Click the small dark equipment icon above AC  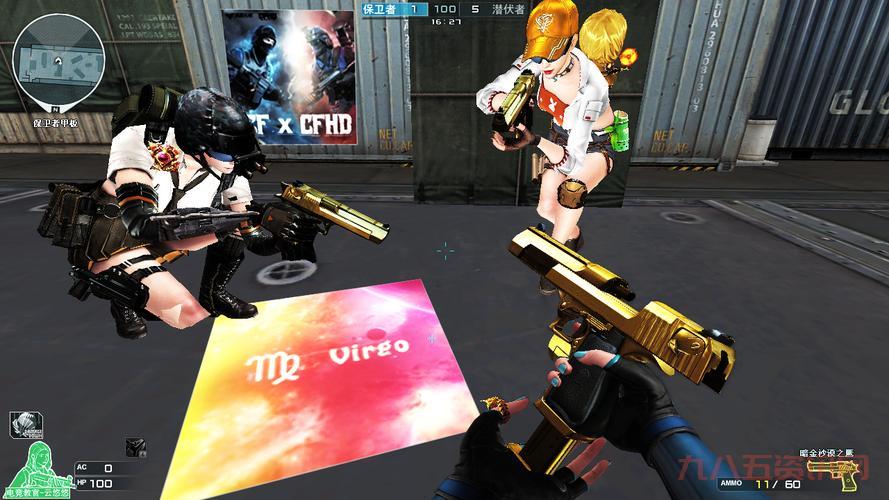(133, 447)
